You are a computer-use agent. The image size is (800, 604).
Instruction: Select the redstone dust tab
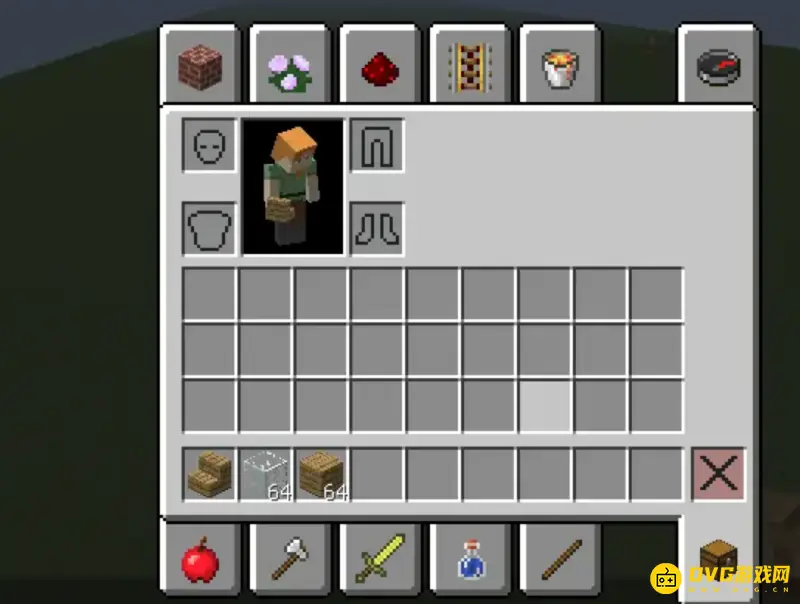click(x=380, y=67)
